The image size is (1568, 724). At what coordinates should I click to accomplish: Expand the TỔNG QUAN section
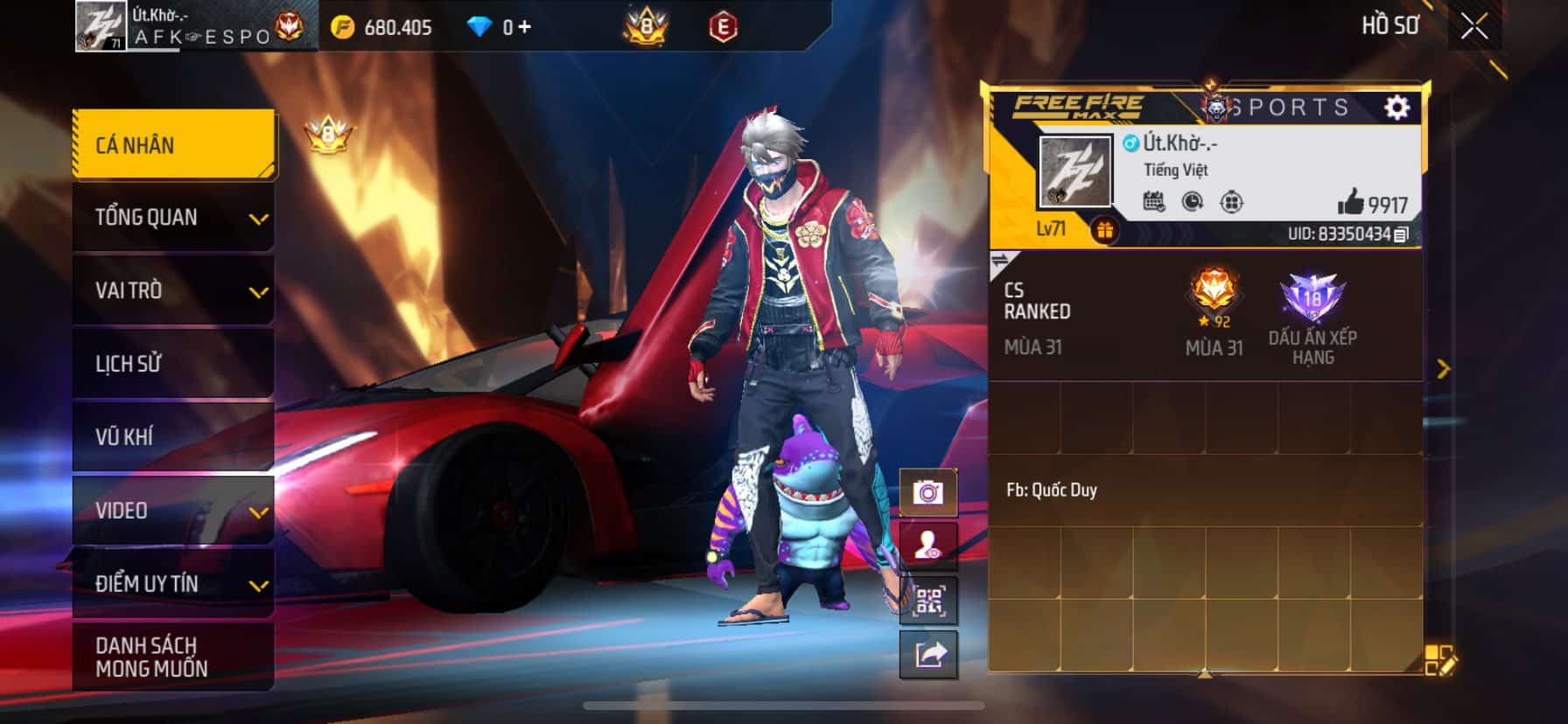point(173,218)
